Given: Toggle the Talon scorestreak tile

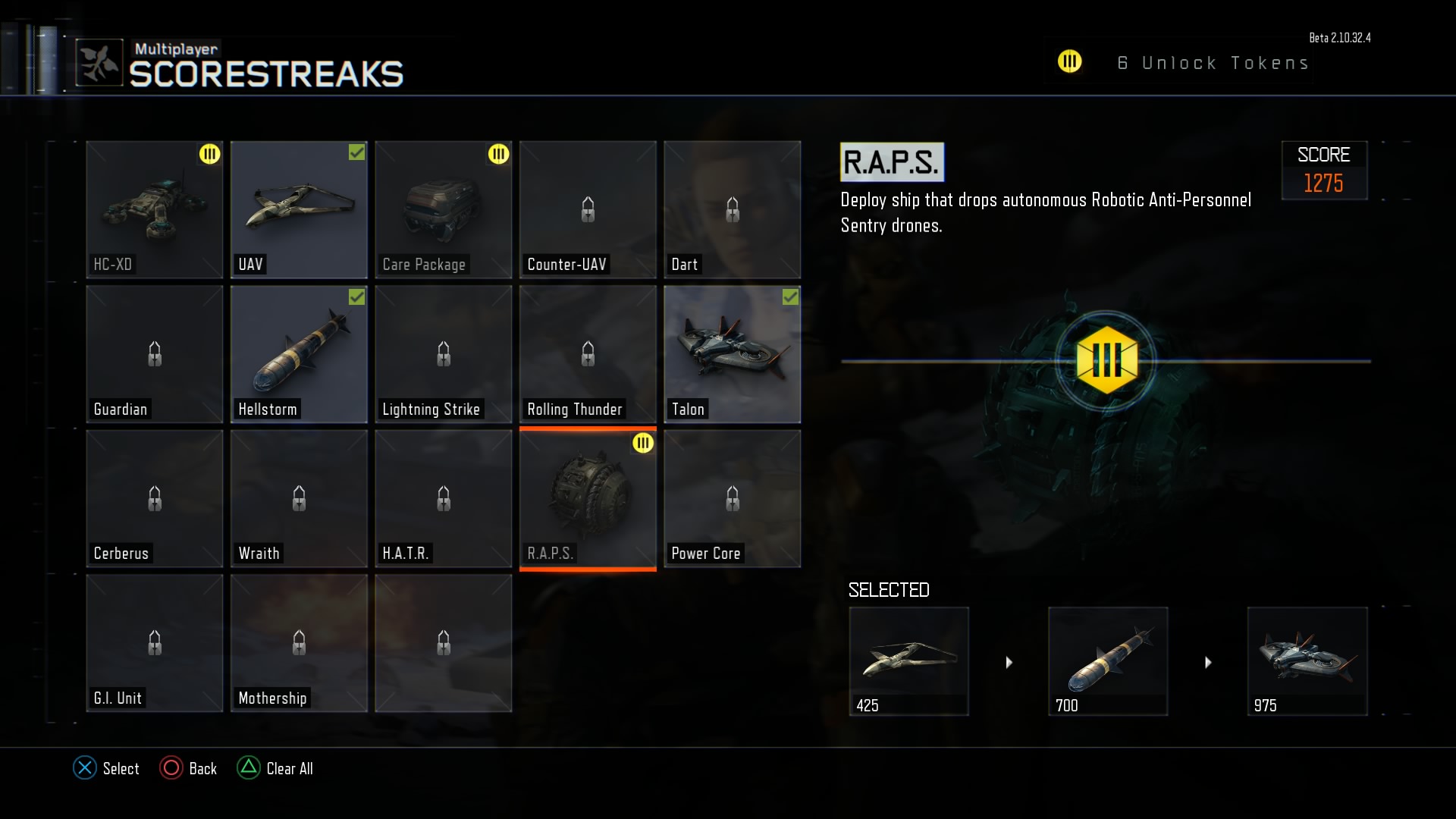Looking at the screenshot, I should (732, 354).
